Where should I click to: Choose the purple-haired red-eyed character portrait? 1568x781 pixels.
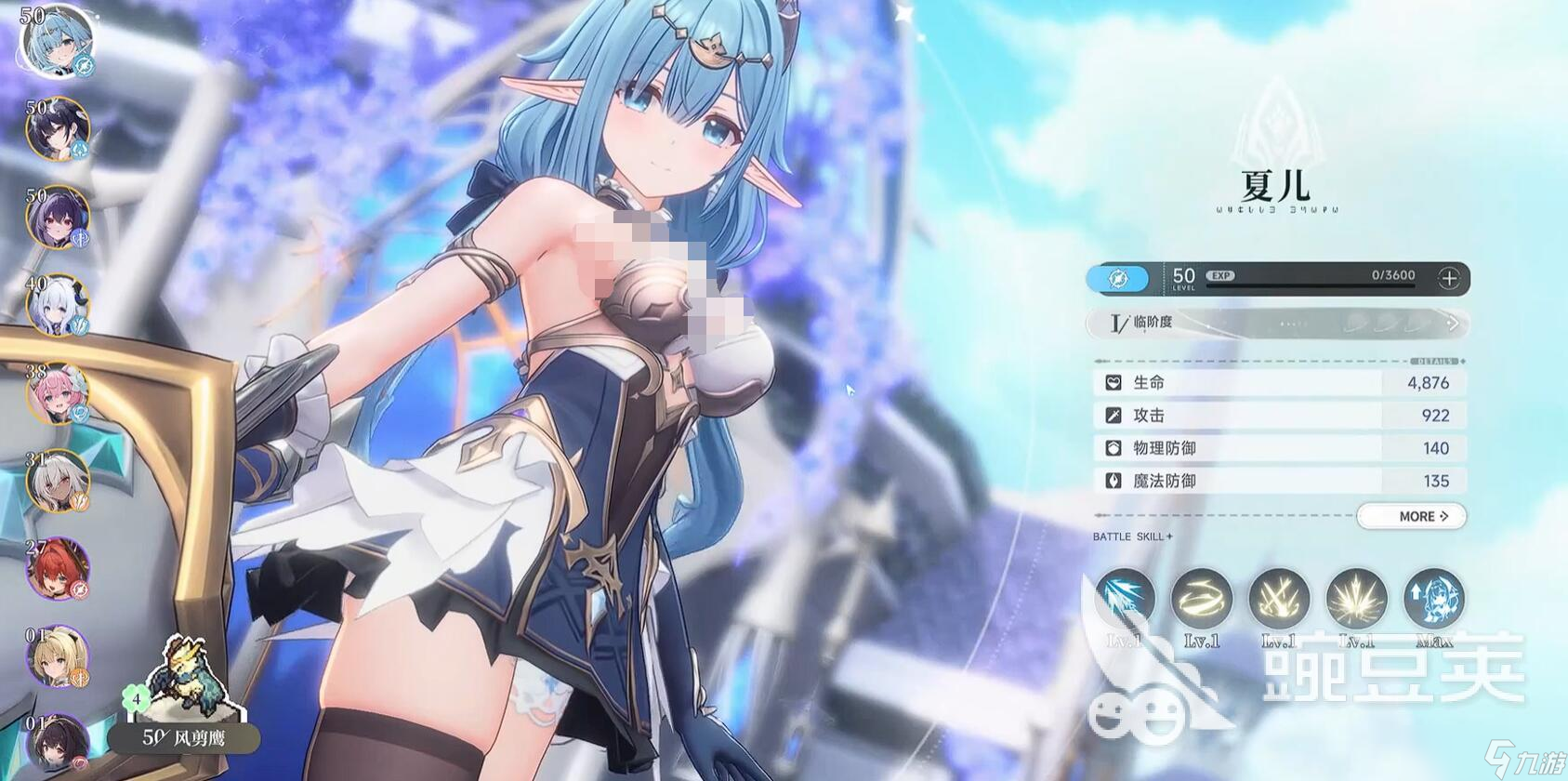coord(58,217)
